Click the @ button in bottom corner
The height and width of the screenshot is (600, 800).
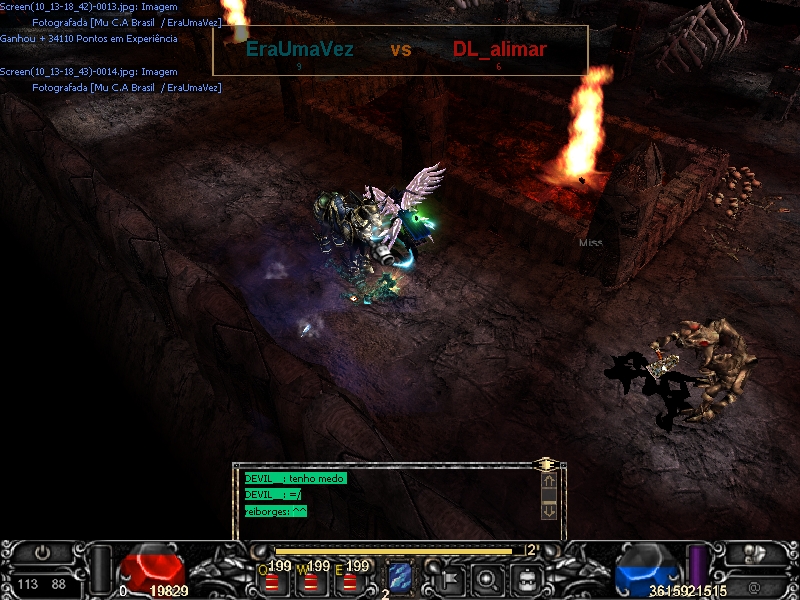(x=753, y=585)
